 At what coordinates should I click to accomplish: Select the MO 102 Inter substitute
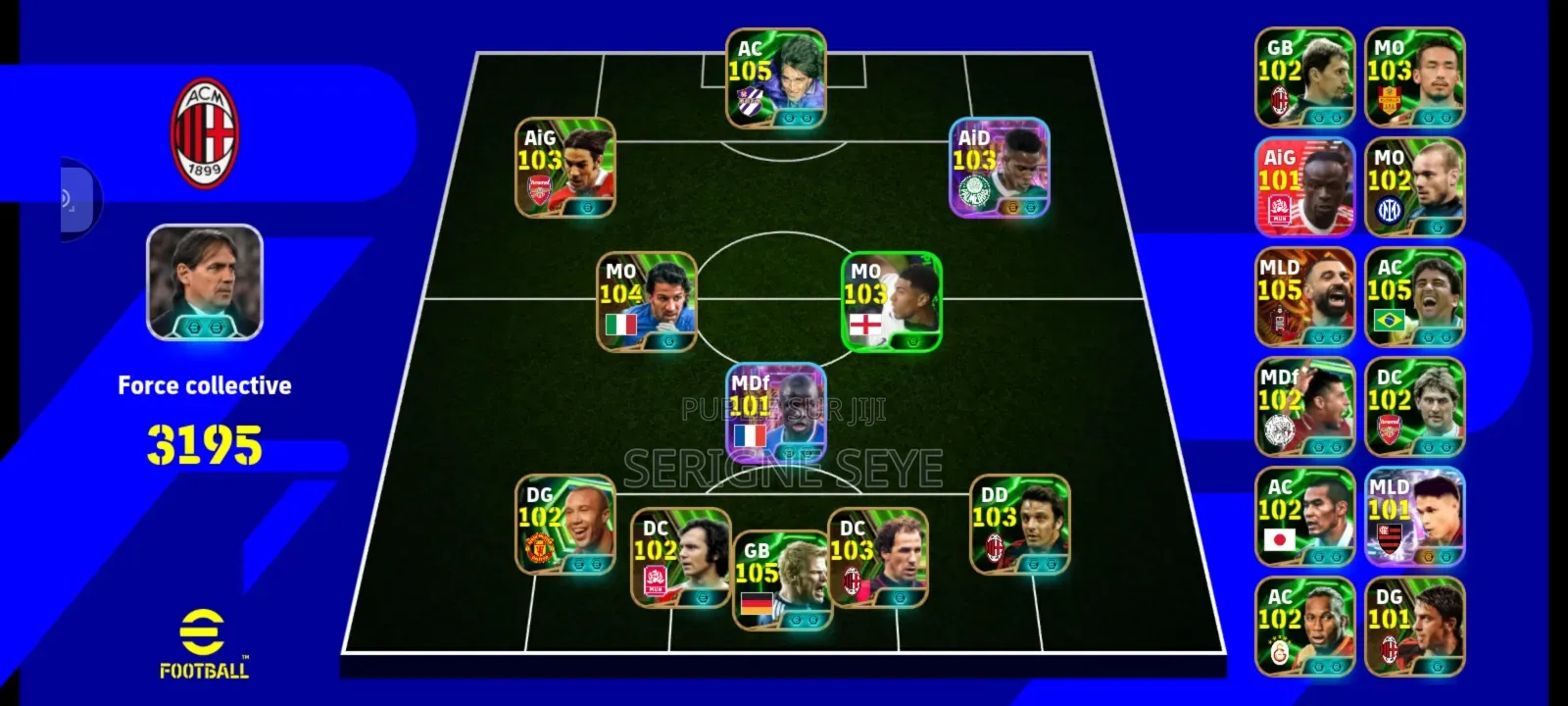(x=1414, y=187)
